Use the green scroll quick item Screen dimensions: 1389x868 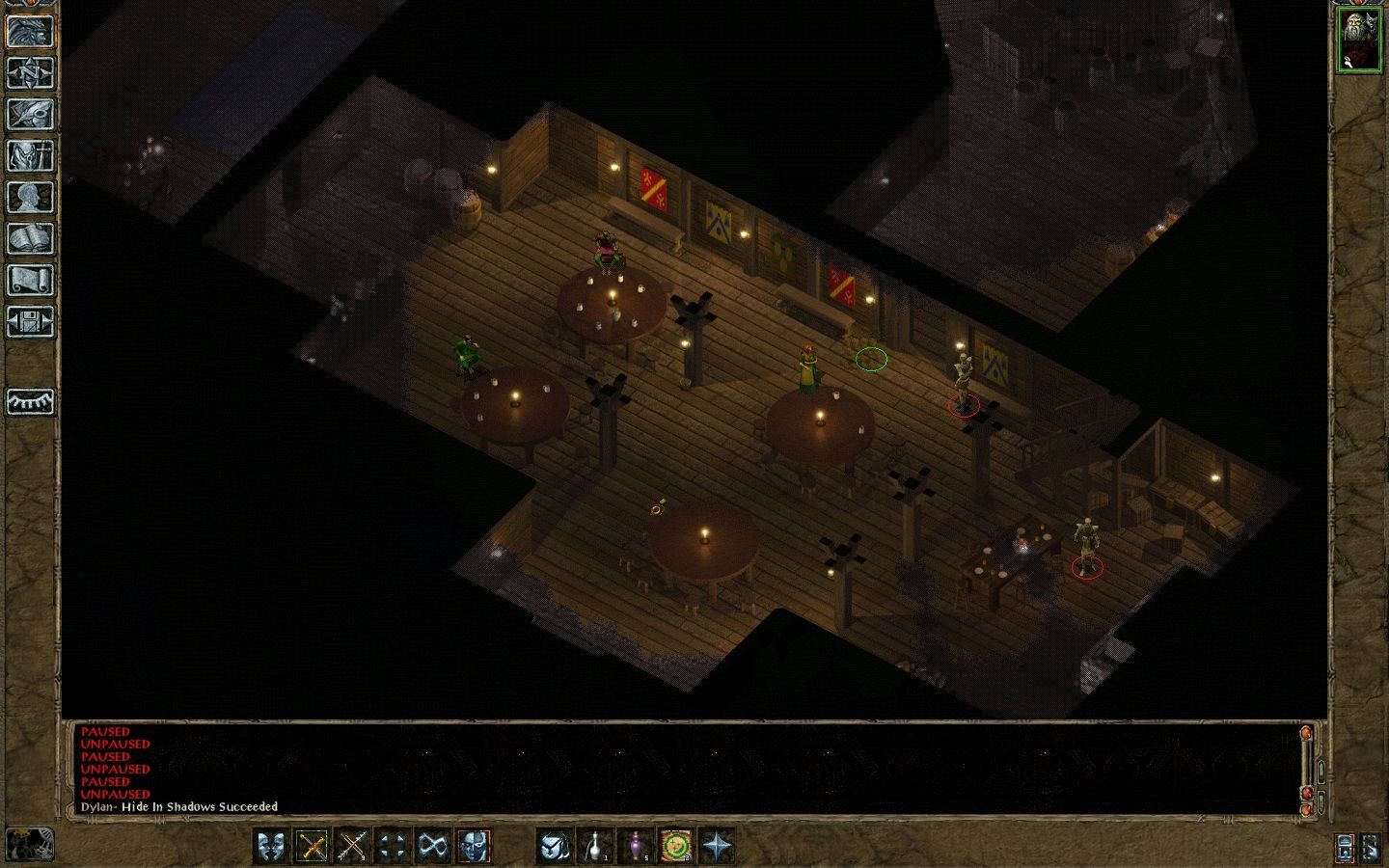[x=676, y=847]
